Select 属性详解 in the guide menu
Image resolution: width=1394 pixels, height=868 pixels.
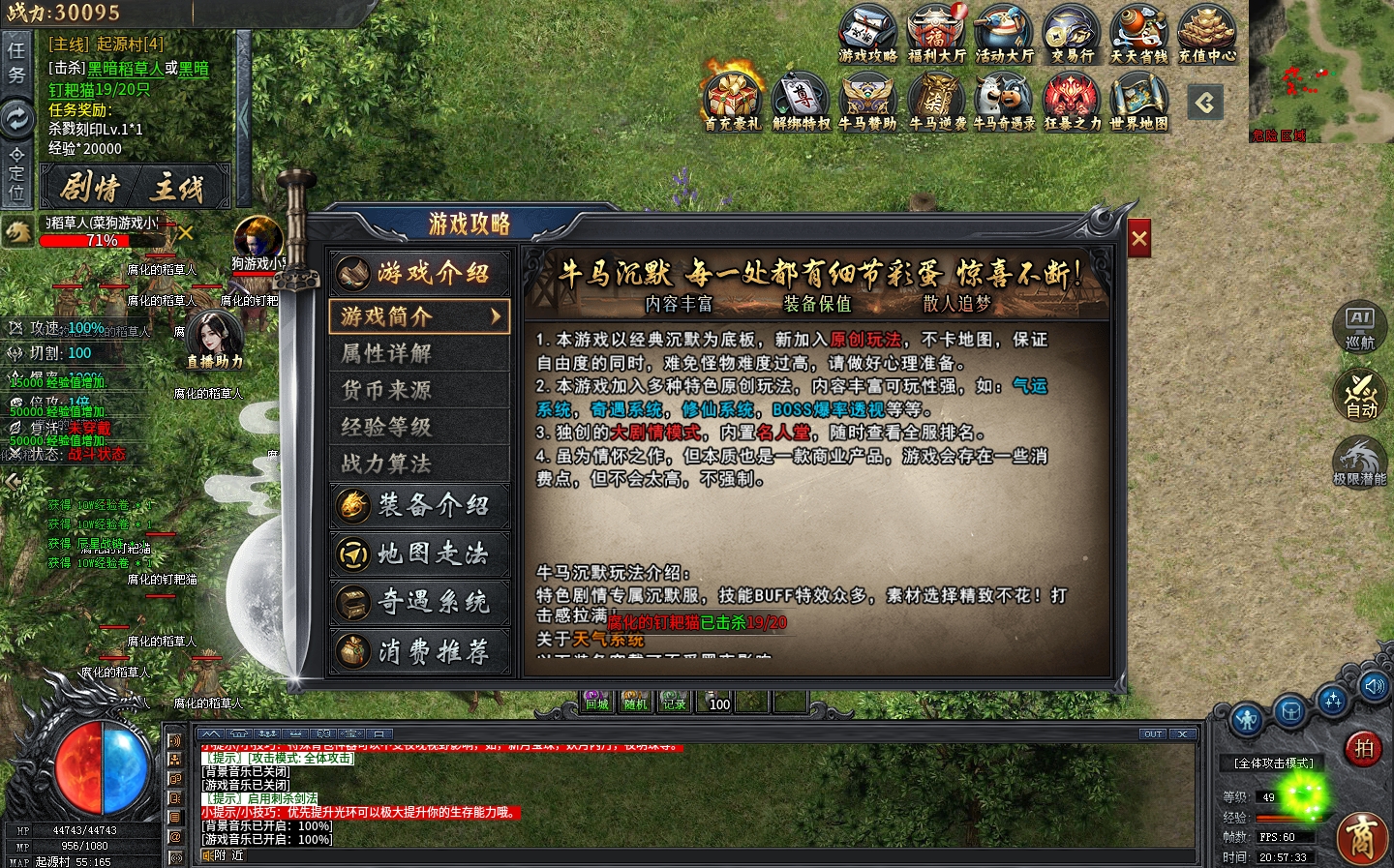click(419, 353)
